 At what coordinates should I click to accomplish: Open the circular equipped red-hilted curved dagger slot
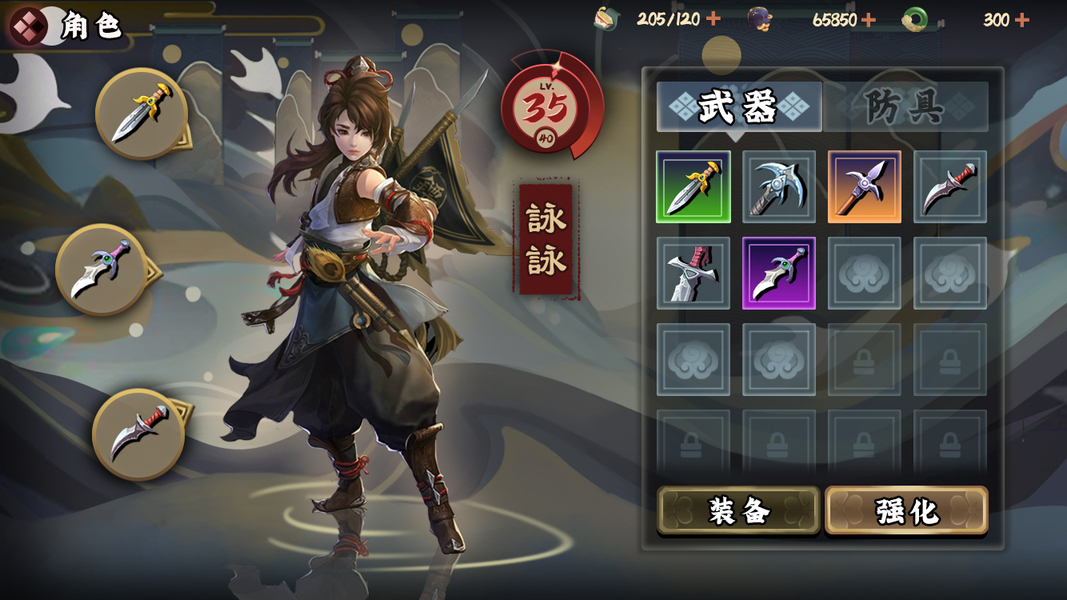(x=138, y=434)
